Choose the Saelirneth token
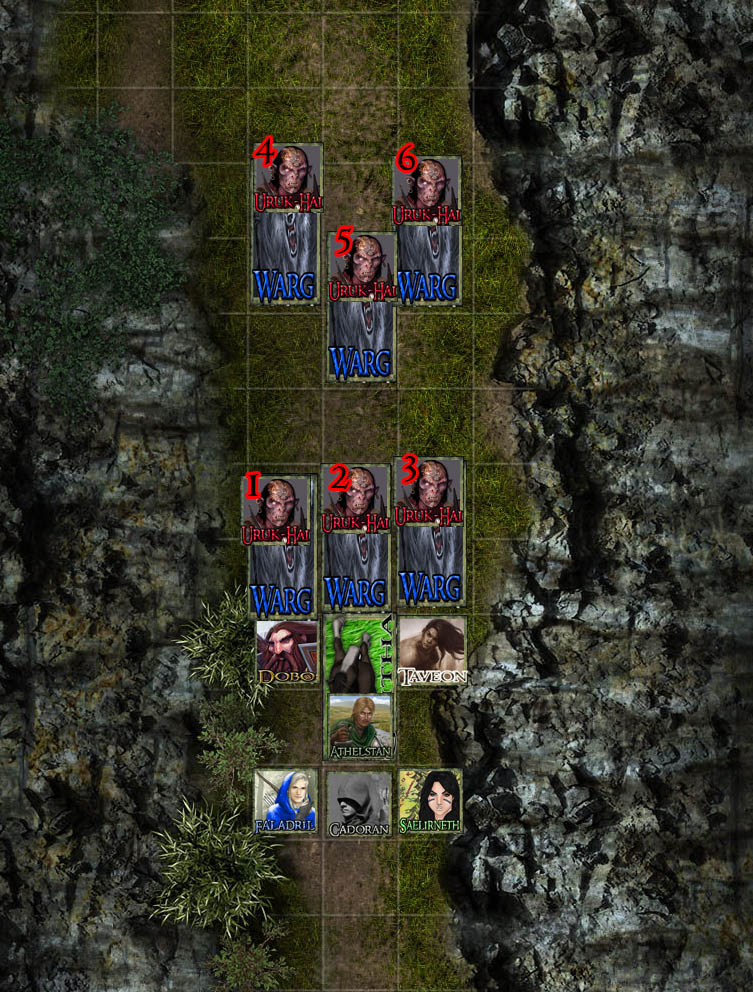 431,802
